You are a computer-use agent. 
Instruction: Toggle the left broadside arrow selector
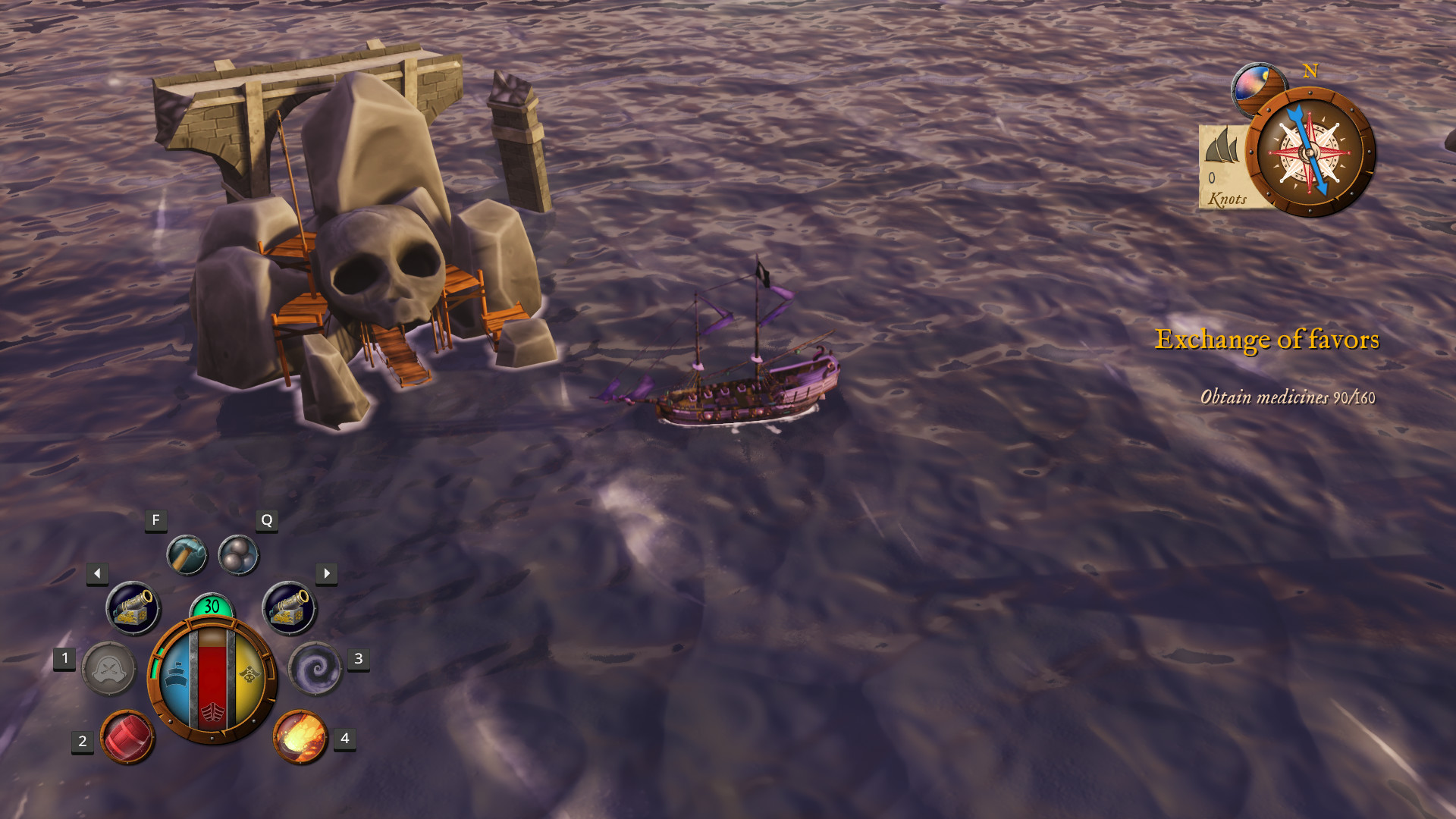[96, 573]
